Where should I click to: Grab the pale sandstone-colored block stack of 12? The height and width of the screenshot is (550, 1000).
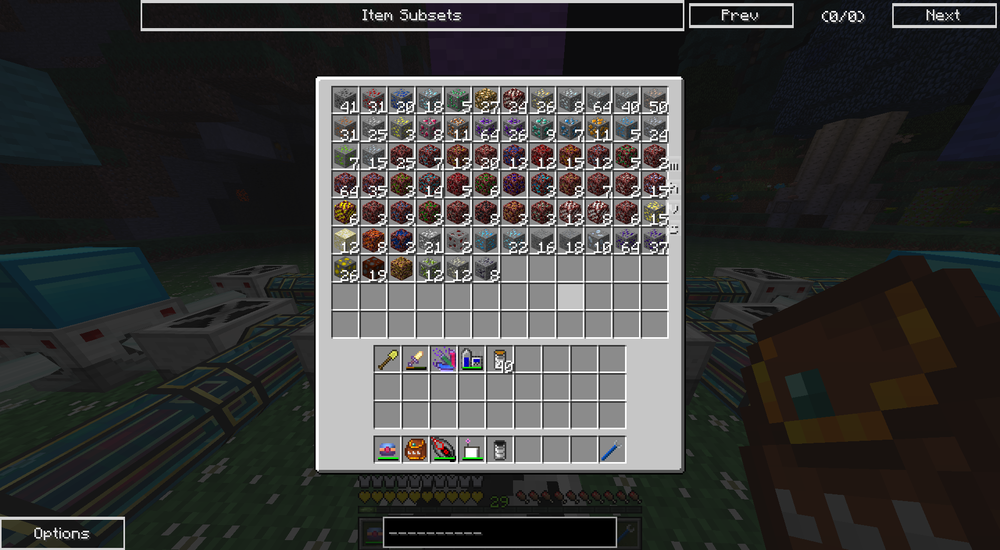(x=345, y=240)
